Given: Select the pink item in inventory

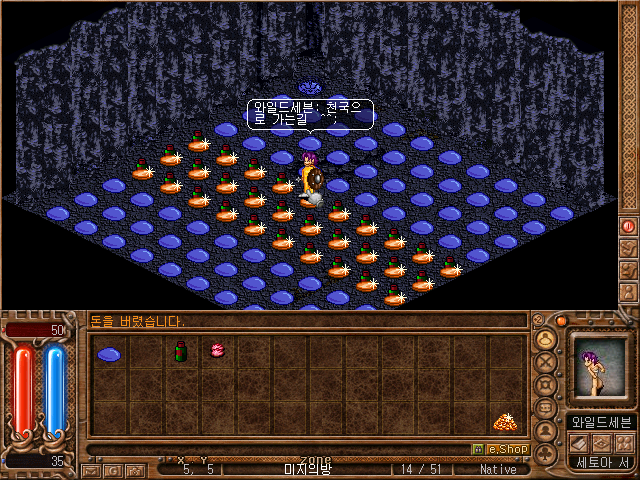Looking at the screenshot, I should 216,351.
